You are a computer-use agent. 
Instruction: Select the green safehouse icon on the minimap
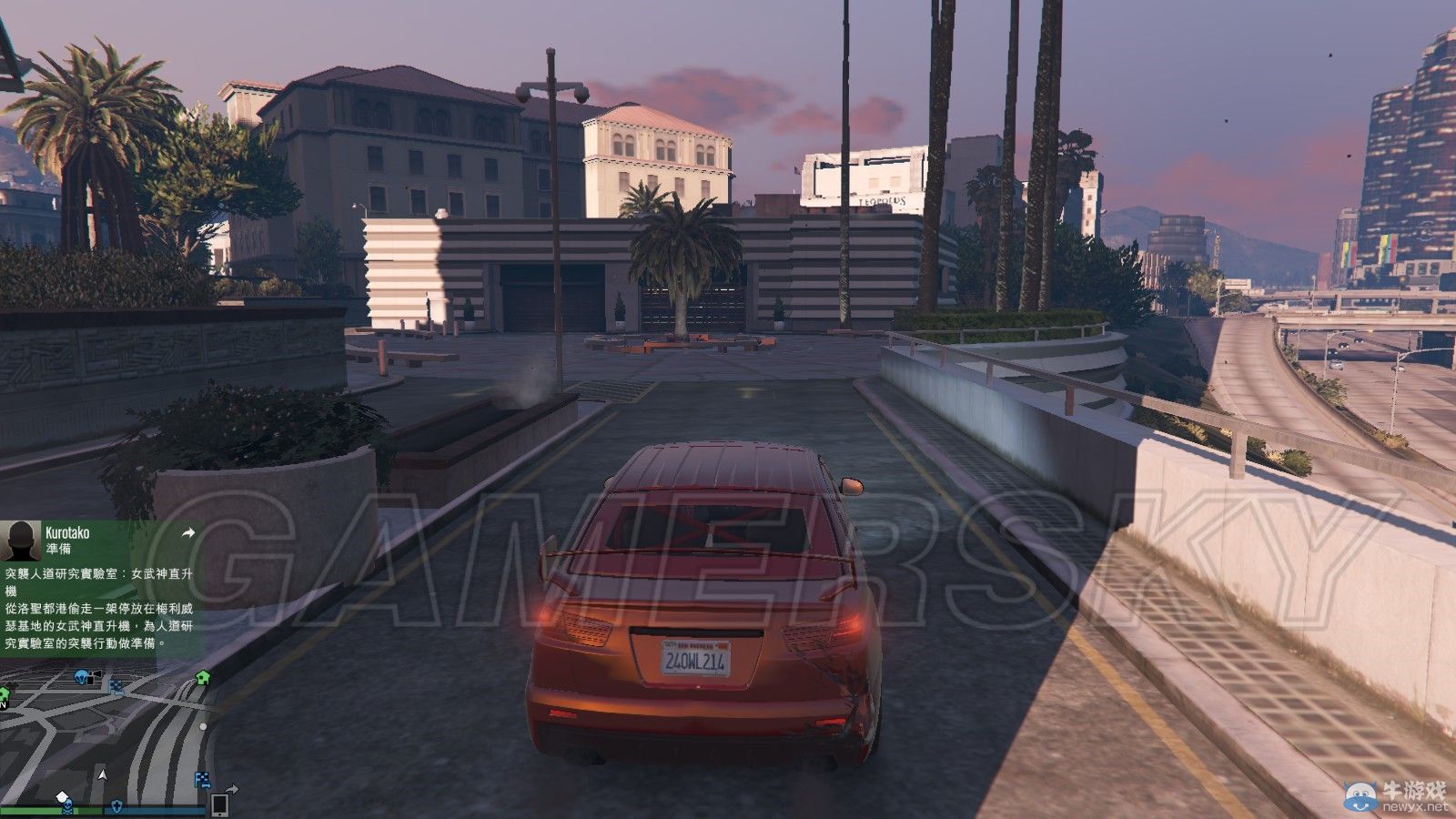tap(202, 678)
